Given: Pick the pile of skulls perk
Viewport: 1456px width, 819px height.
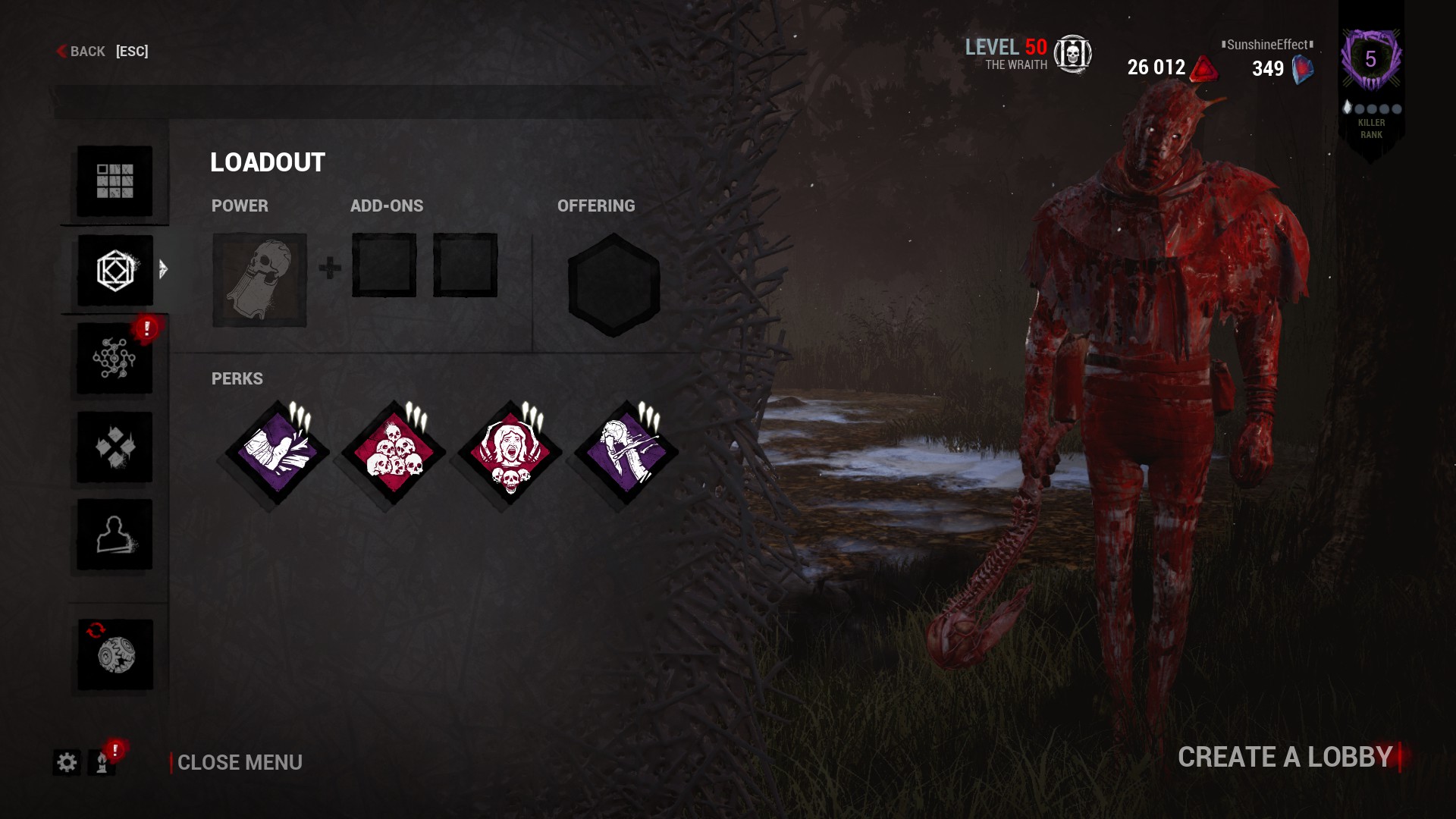Looking at the screenshot, I should [394, 454].
